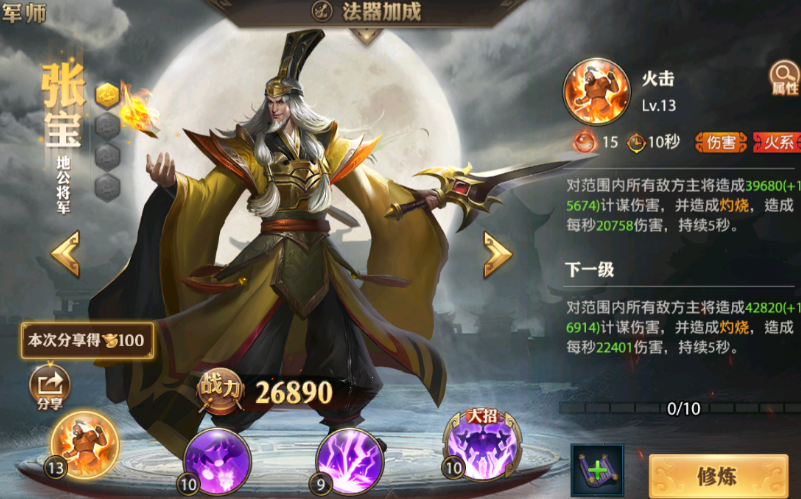Open the 属性 attributes magnifier
The width and height of the screenshot is (801, 499).
(784, 78)
